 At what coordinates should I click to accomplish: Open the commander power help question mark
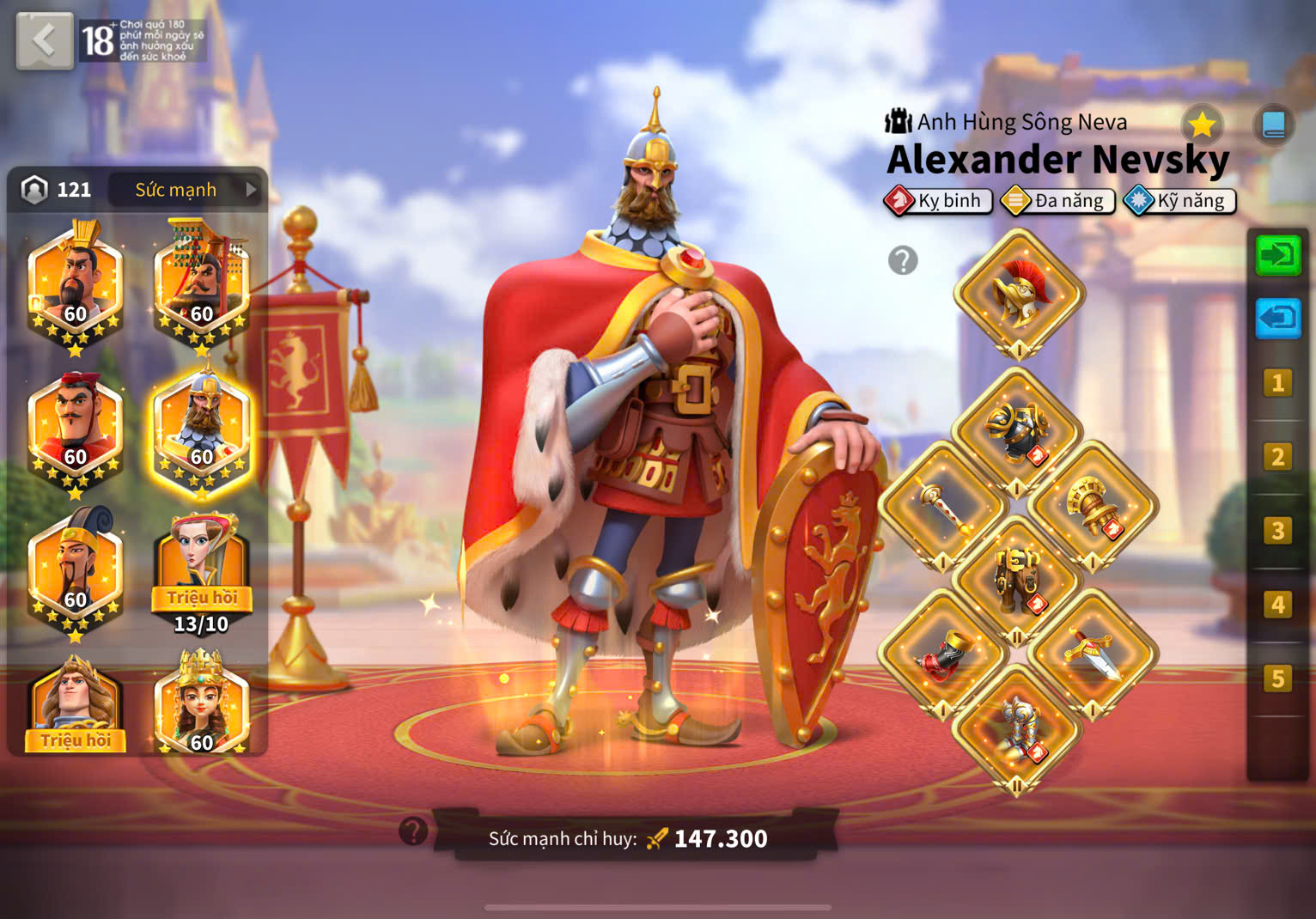(x=413, y=831)
